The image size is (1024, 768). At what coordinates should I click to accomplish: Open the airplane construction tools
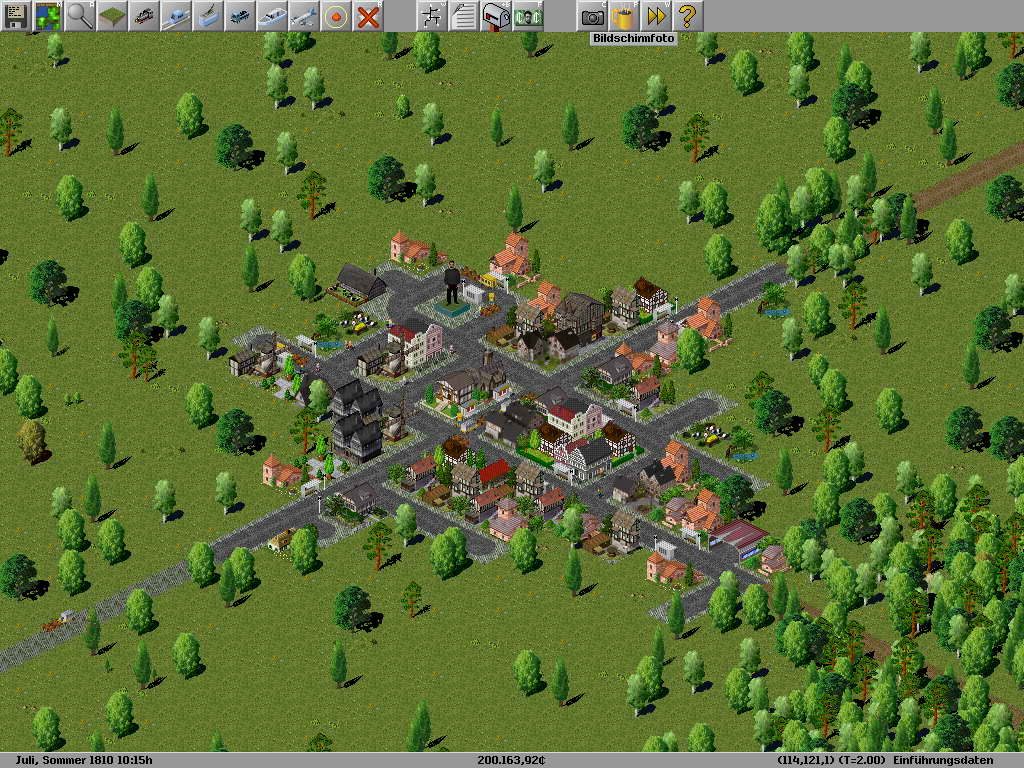[304, 16]
